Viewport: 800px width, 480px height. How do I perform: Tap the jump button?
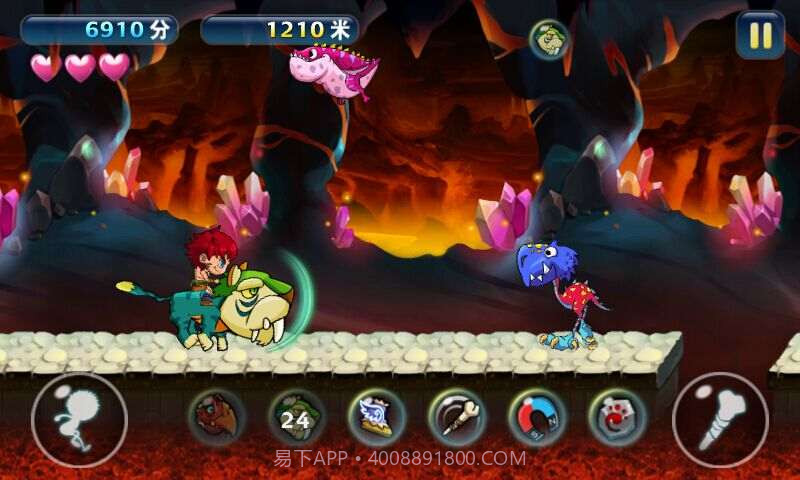(x=79, y=420)
